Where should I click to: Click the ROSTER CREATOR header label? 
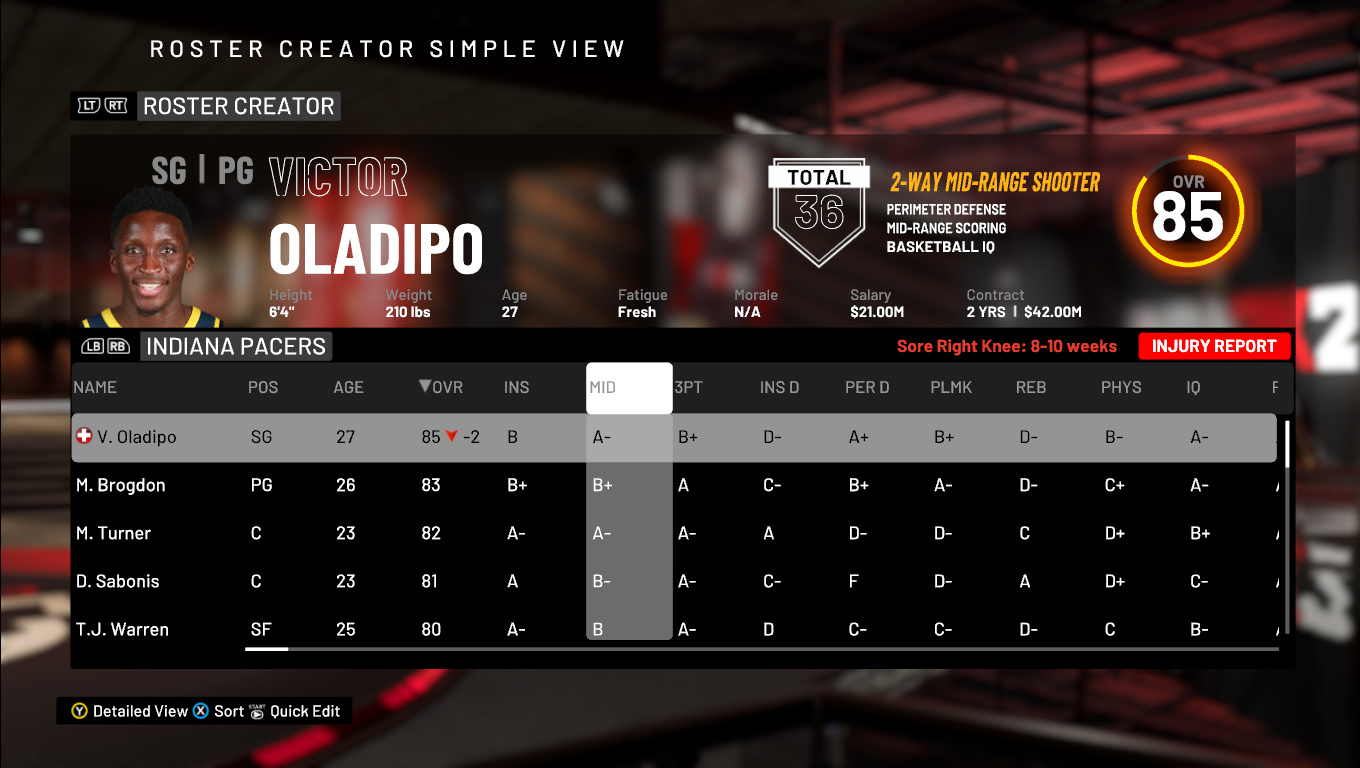point(238,105)
